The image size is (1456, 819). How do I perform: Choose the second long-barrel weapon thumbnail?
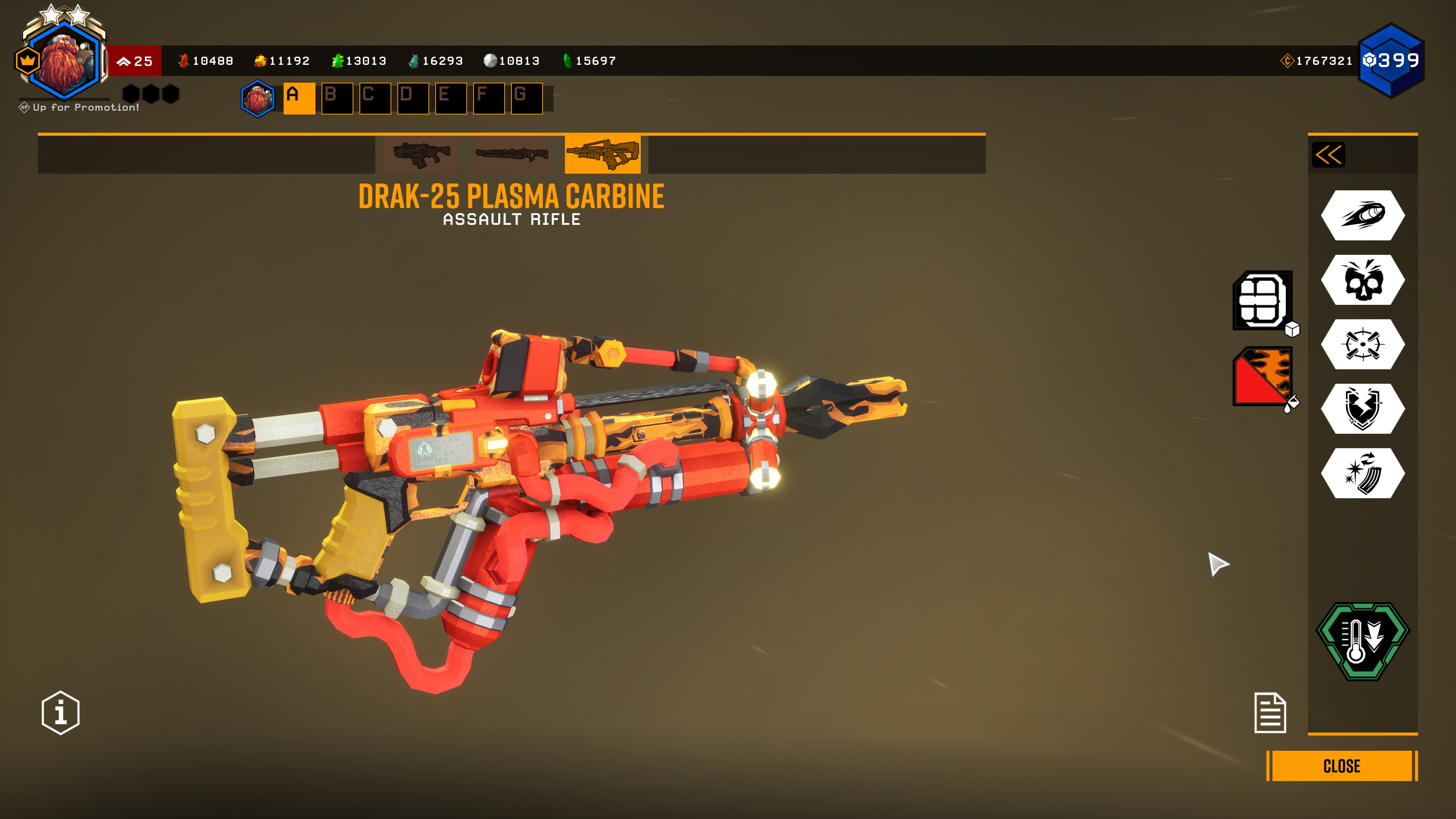click(511, 154)
